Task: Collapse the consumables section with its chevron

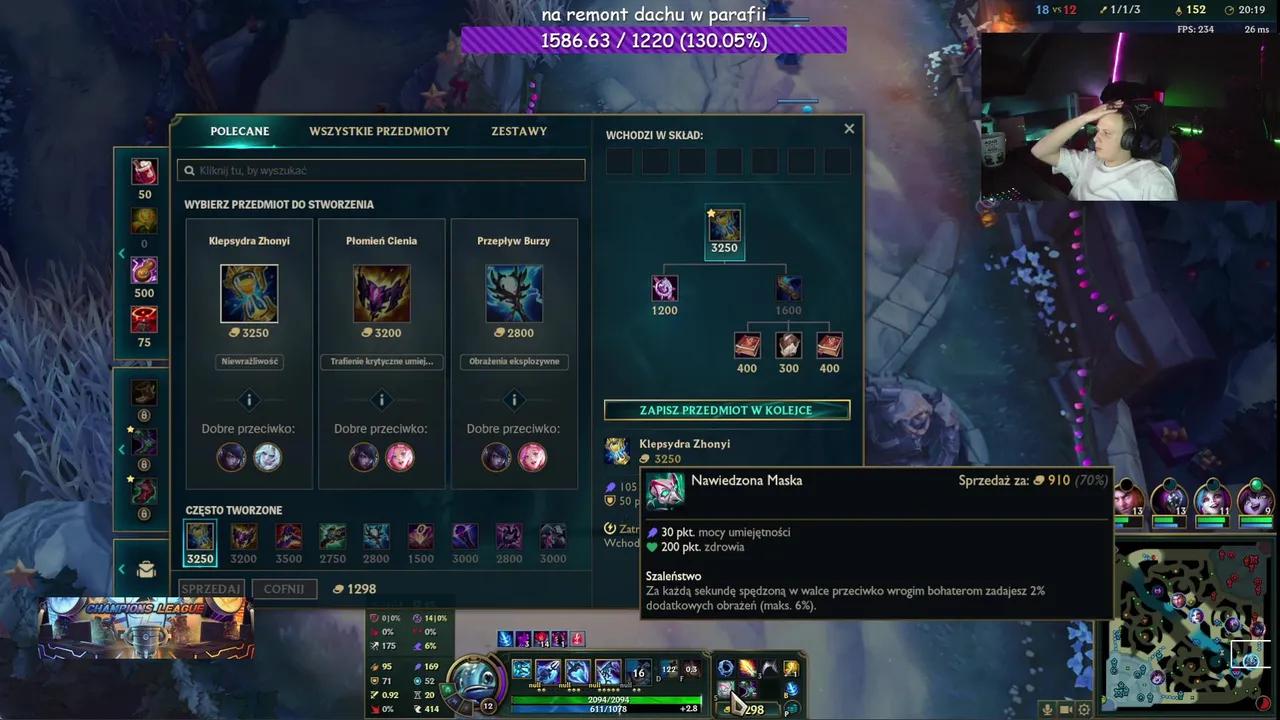Action: coord(122,253)
